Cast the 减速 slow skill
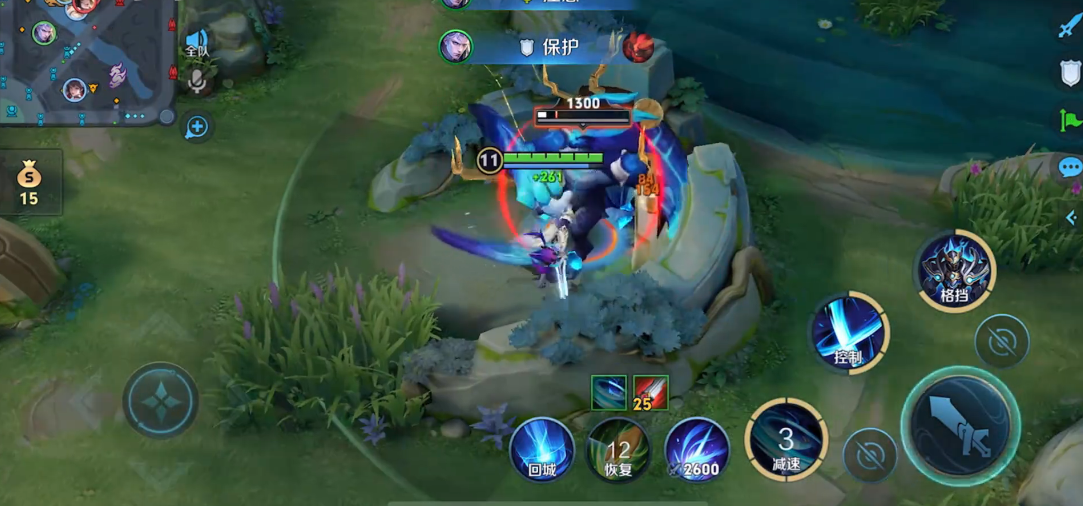 786,439
